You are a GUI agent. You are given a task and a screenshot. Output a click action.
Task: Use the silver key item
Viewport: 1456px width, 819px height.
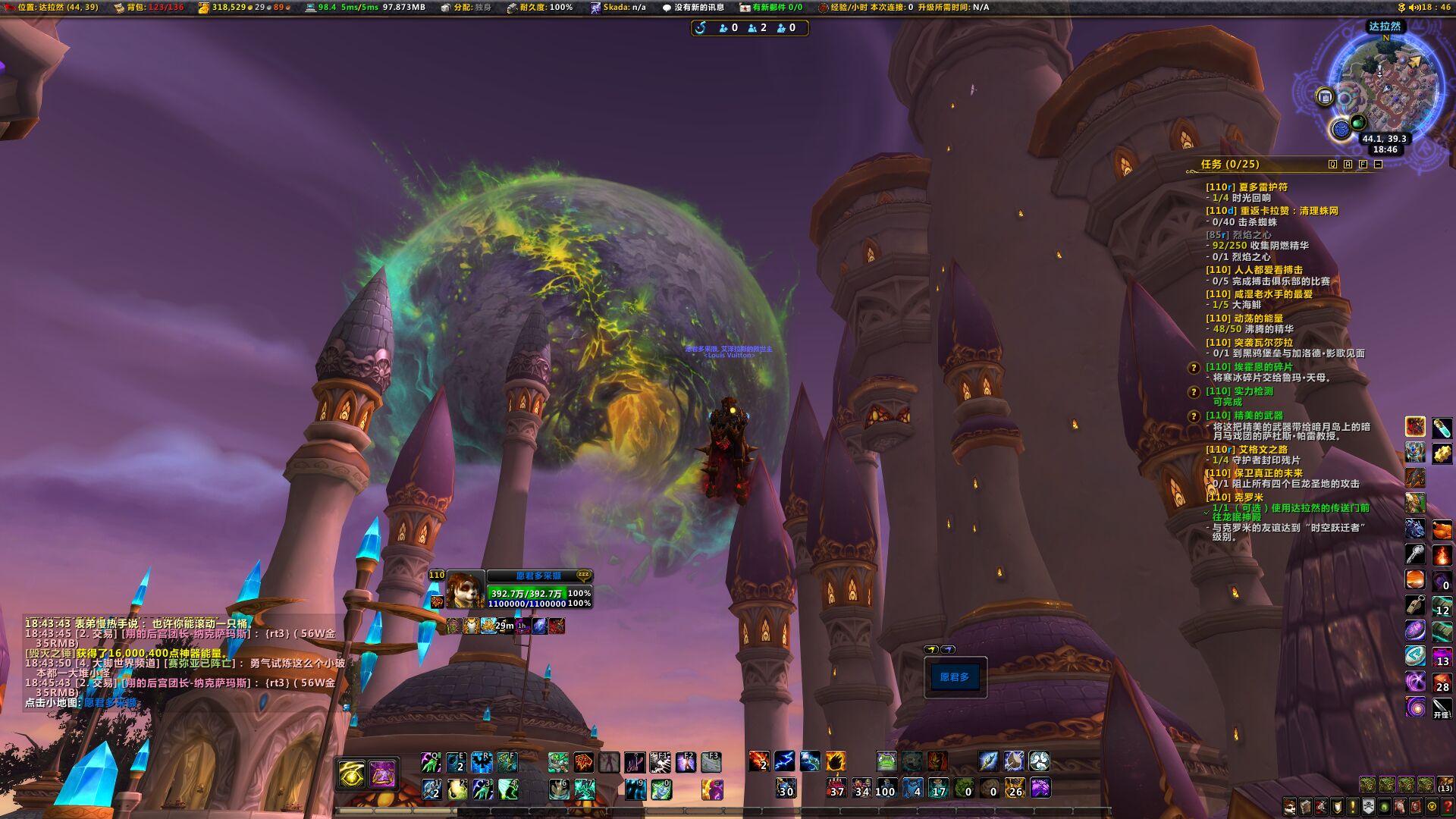1415,554
